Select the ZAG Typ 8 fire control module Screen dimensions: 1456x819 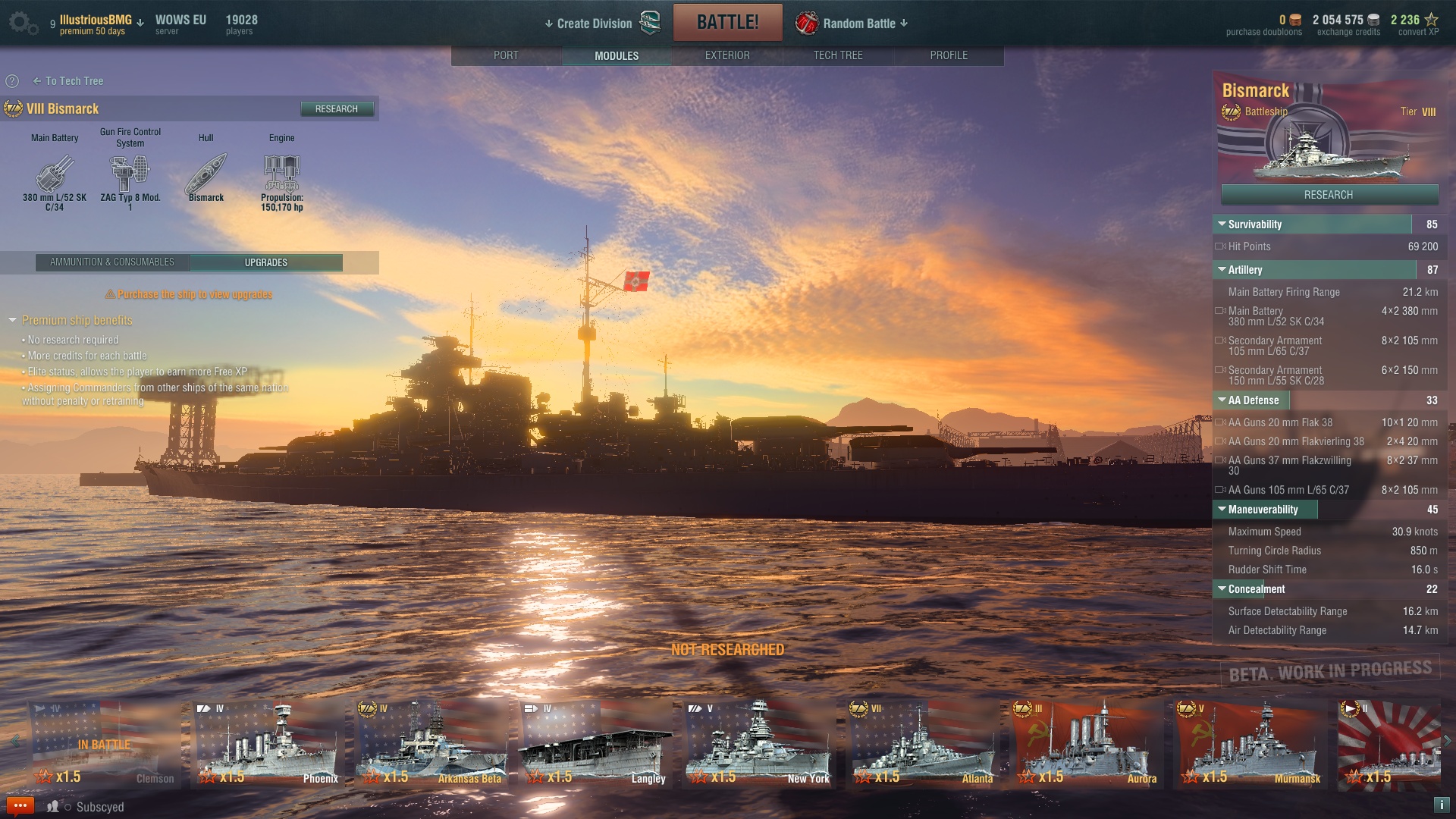pos(130,176)
